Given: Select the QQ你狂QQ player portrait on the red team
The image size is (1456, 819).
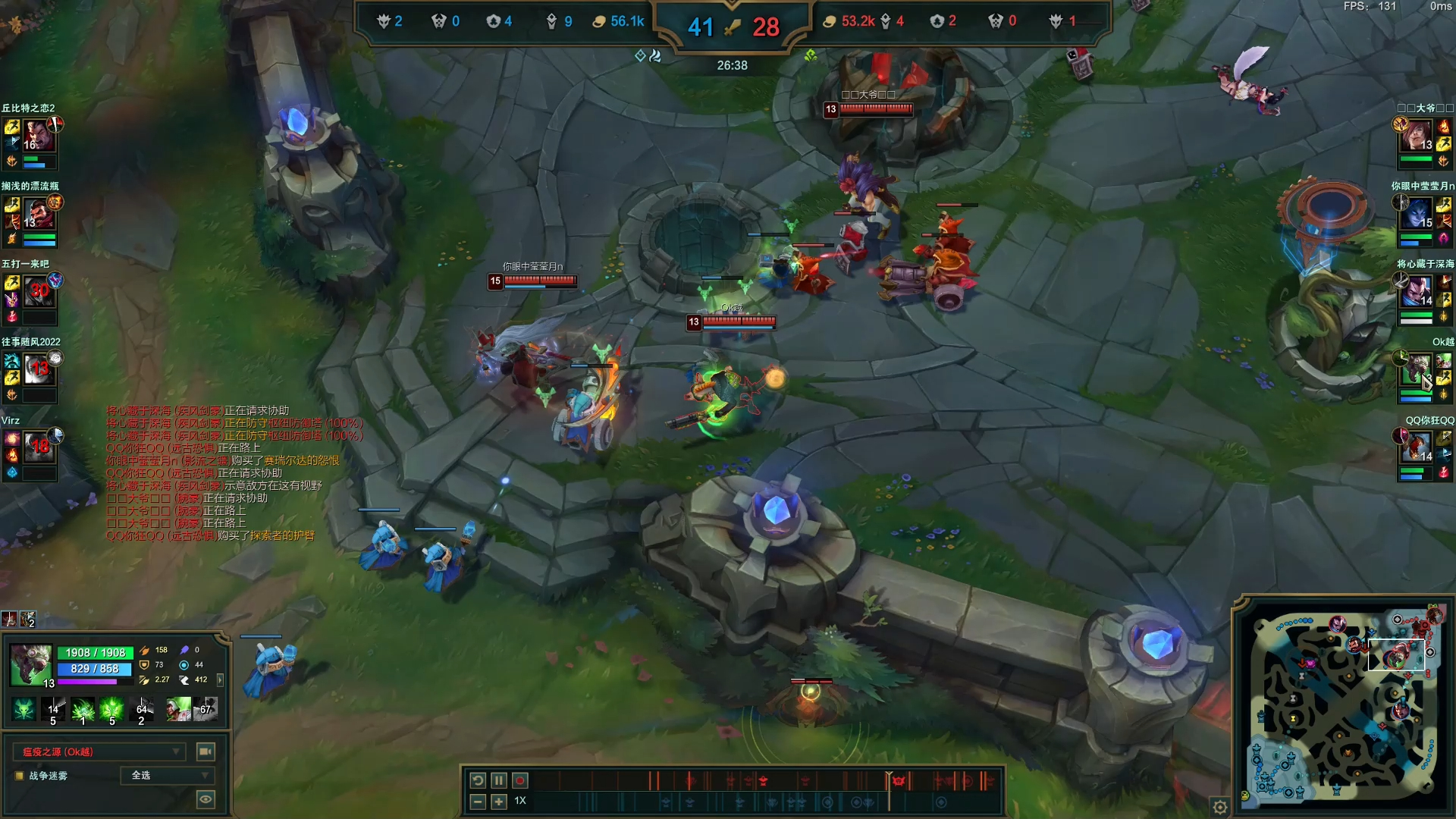Looking at the screenshot, I should 1417,447.
